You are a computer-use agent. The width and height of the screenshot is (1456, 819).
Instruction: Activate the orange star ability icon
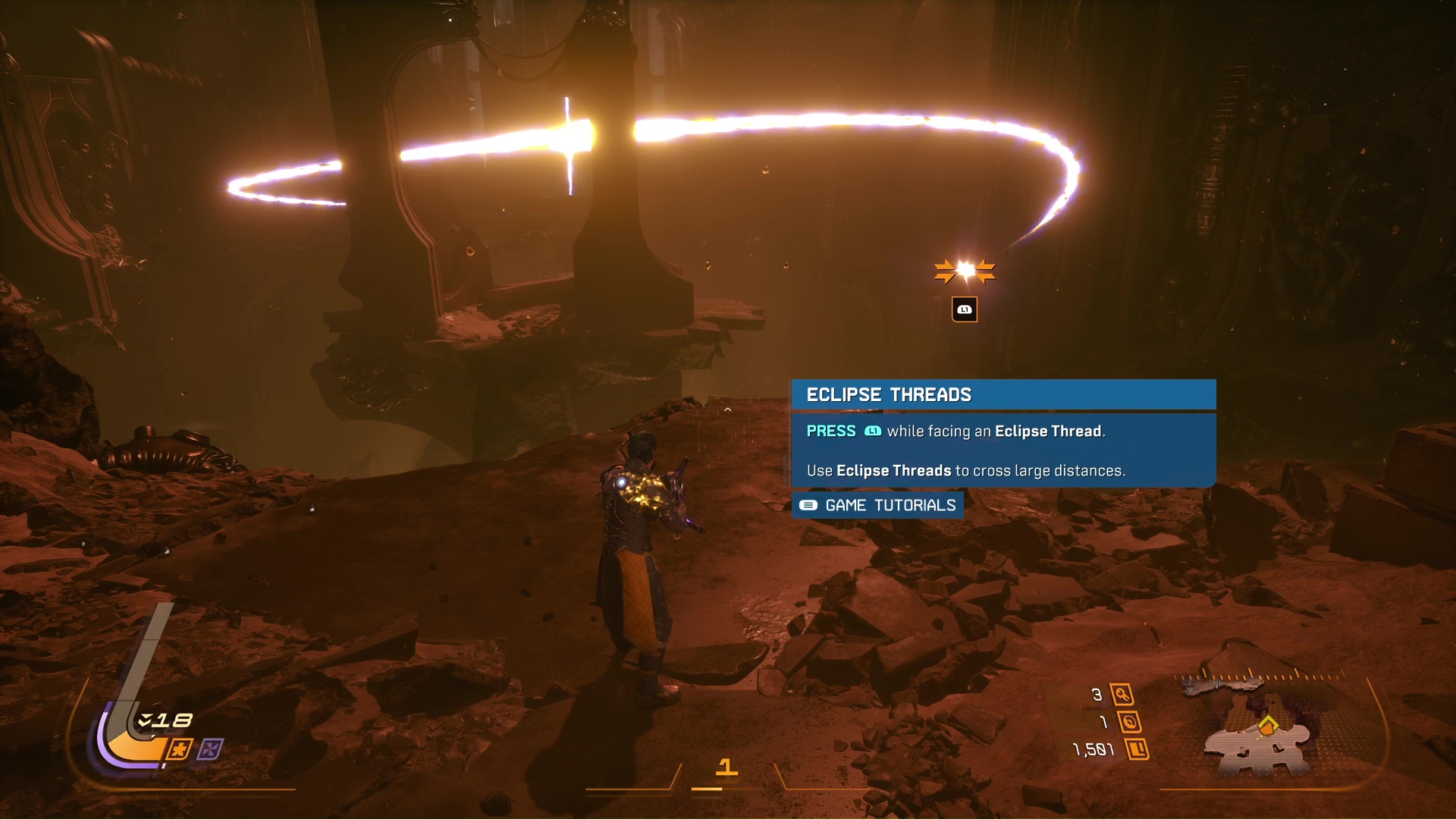pyautogui.click(x=179, y=750)
